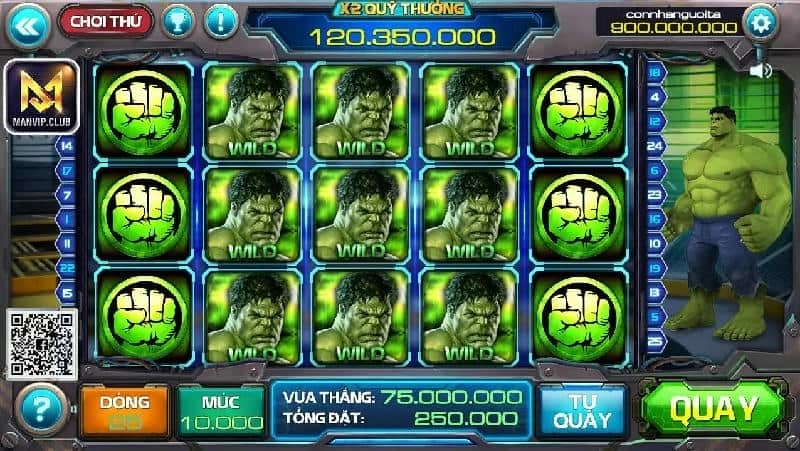Click the QR code image
Screen dimensions: 800x451
tap(42, 343)
